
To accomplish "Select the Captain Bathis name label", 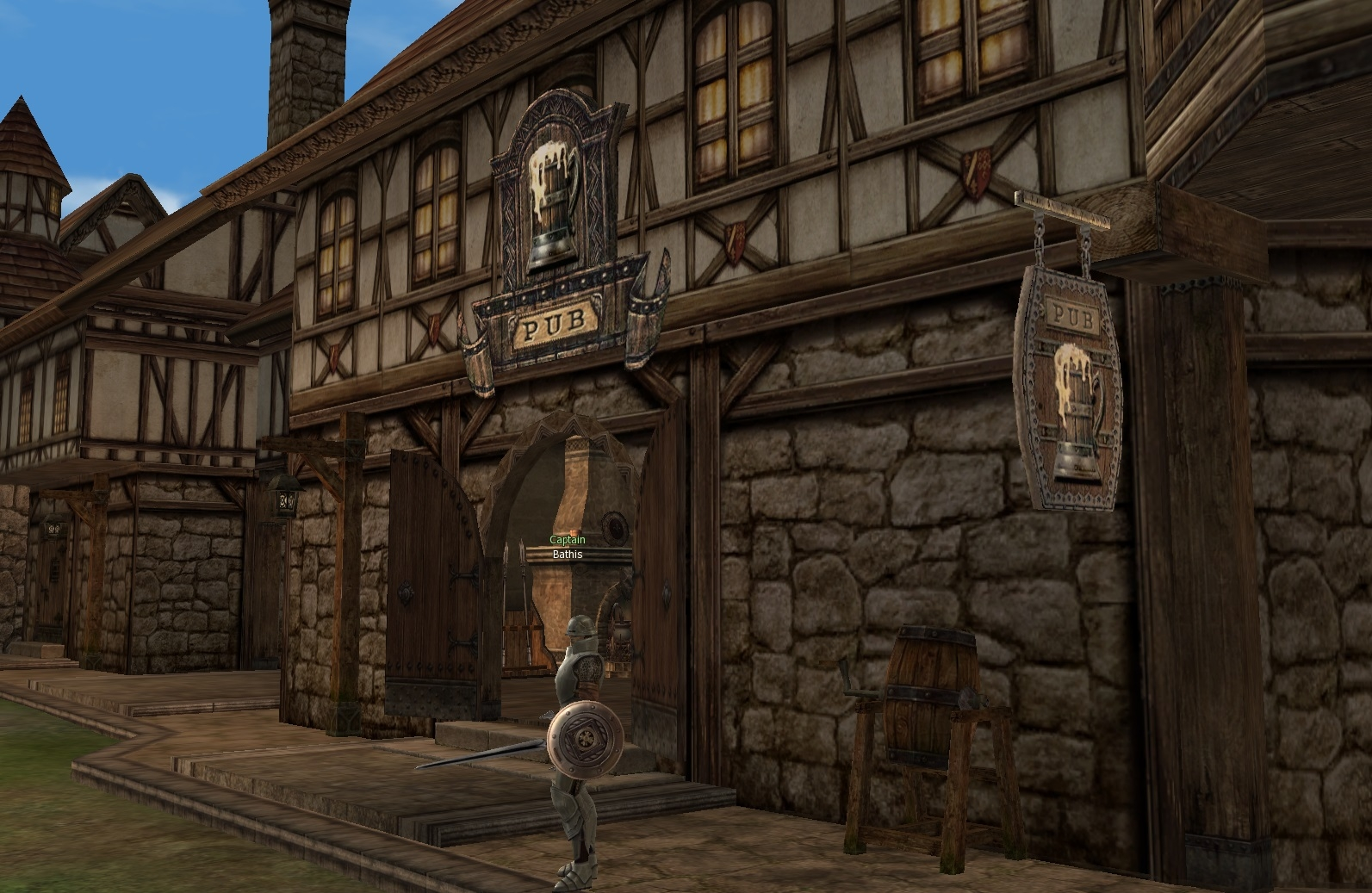I will coord(567,548).
